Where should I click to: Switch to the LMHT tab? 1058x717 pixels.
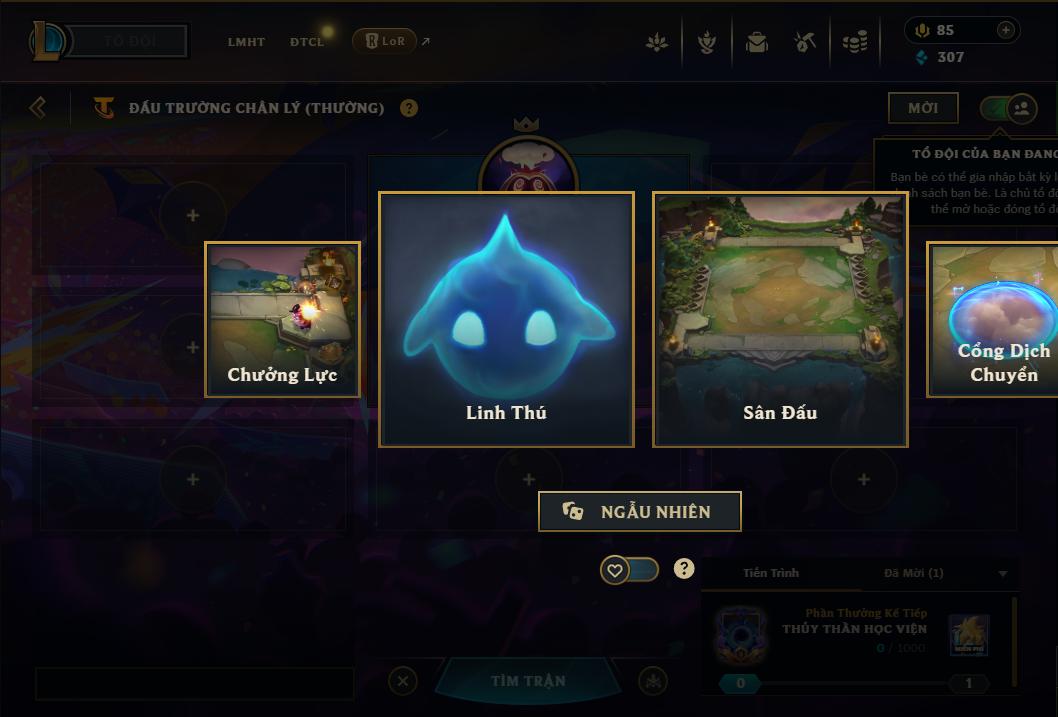[x=246, y=42]
